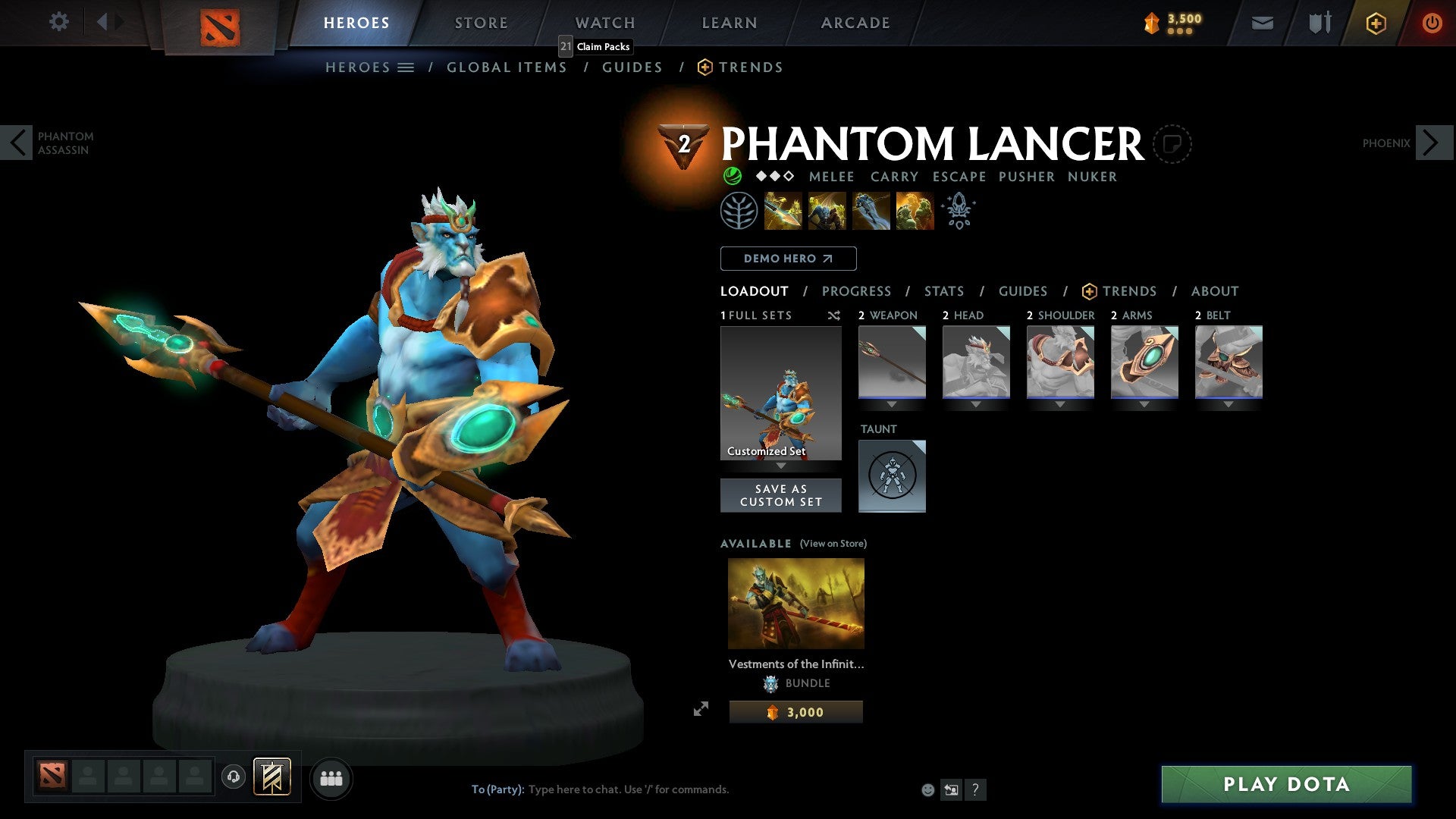The image size is (1456, 819).
Task: Open the Heroes hamburger menu
Action: click(406, 67)
